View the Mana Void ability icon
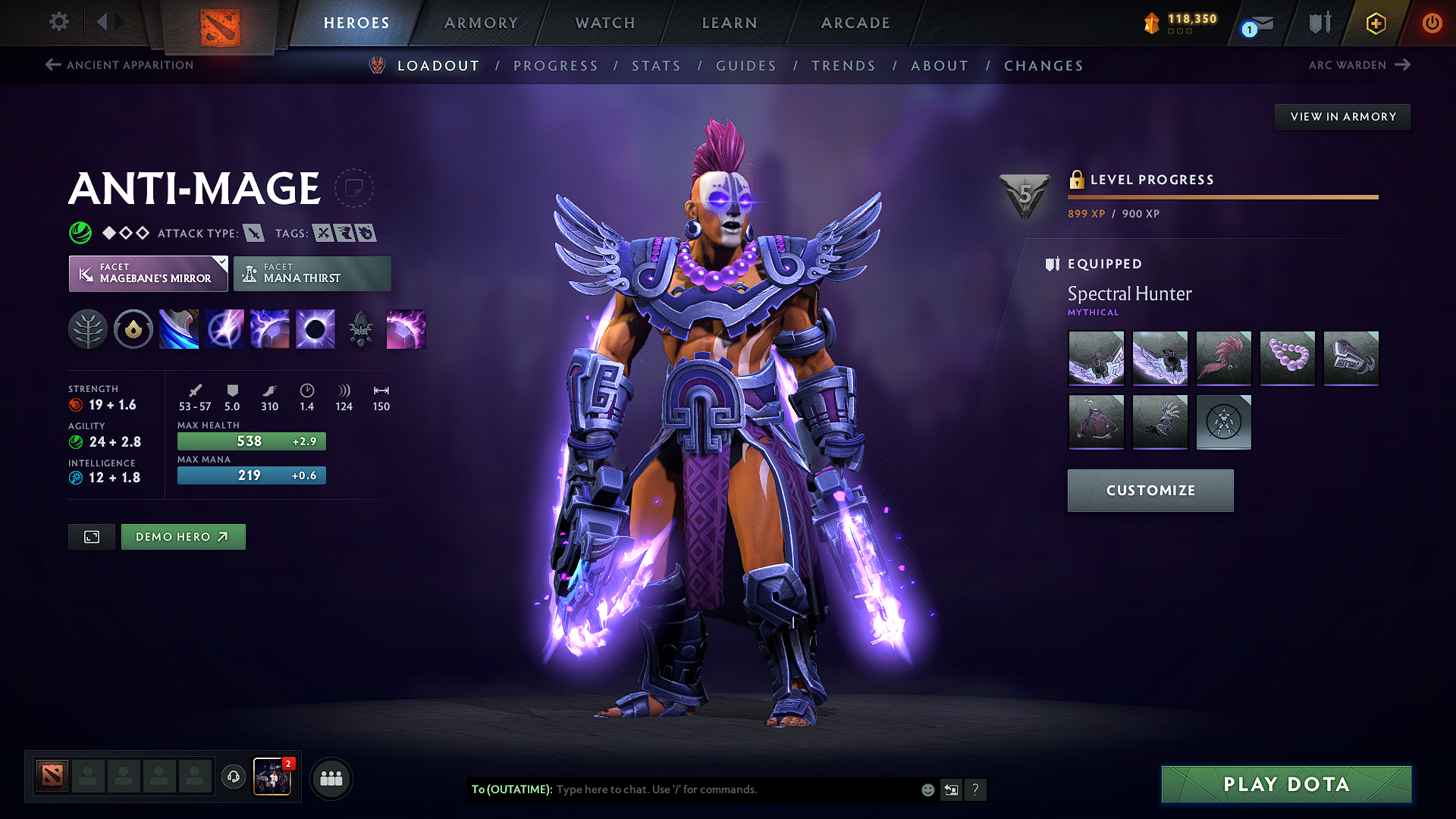The image size is (1456, 819). pos(315,328)
